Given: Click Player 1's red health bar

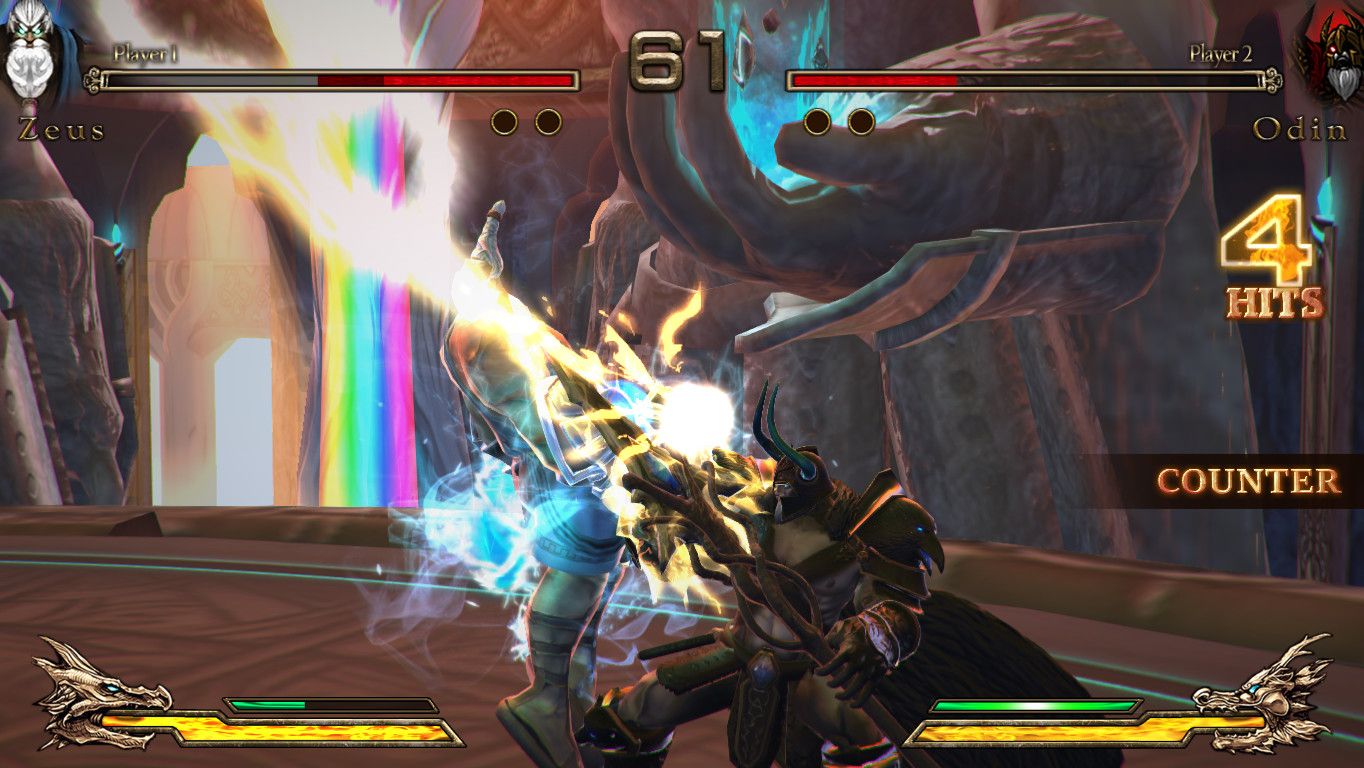Looking at the screenshot, I should (450, 76).
